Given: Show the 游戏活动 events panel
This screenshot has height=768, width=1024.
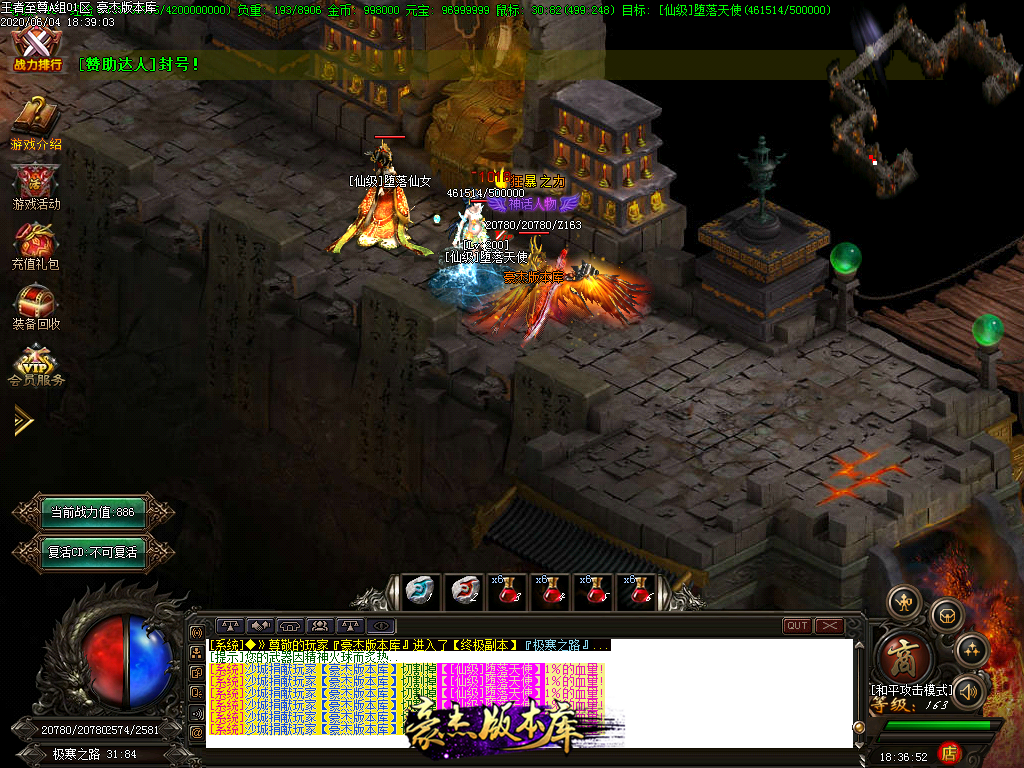Looking at the screenshot, I should 36,185.
